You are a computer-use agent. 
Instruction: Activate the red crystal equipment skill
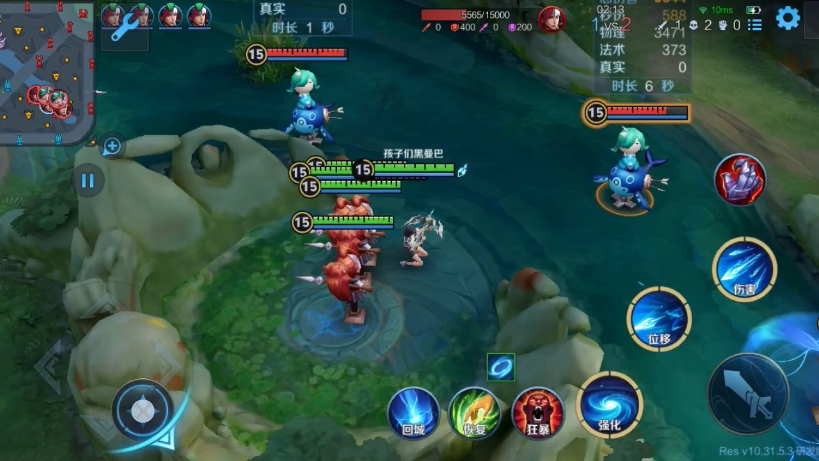(x=740, y=180)
